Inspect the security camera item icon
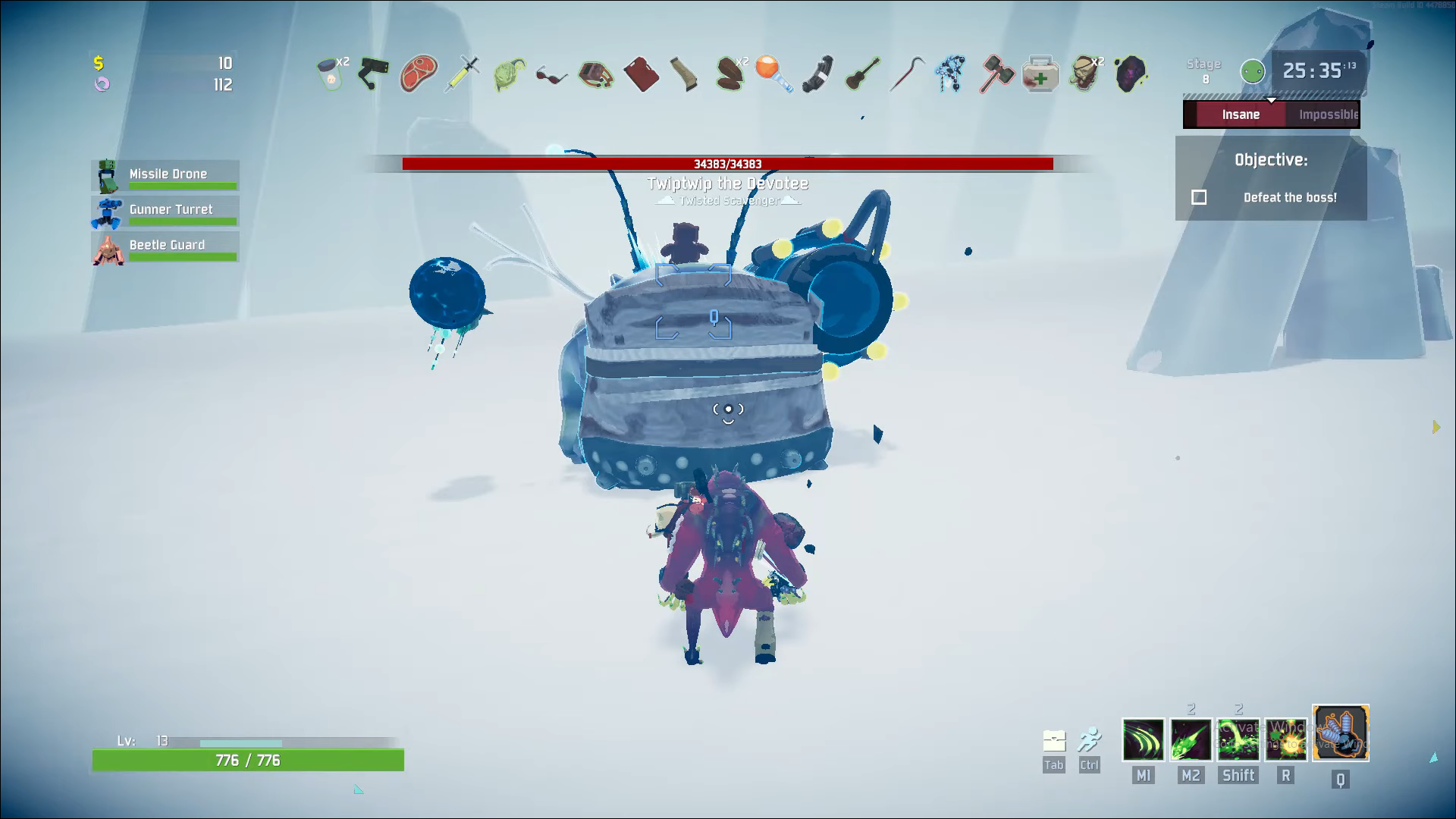The width and height of the screenshot is (1456, 819). click(373, 74)
